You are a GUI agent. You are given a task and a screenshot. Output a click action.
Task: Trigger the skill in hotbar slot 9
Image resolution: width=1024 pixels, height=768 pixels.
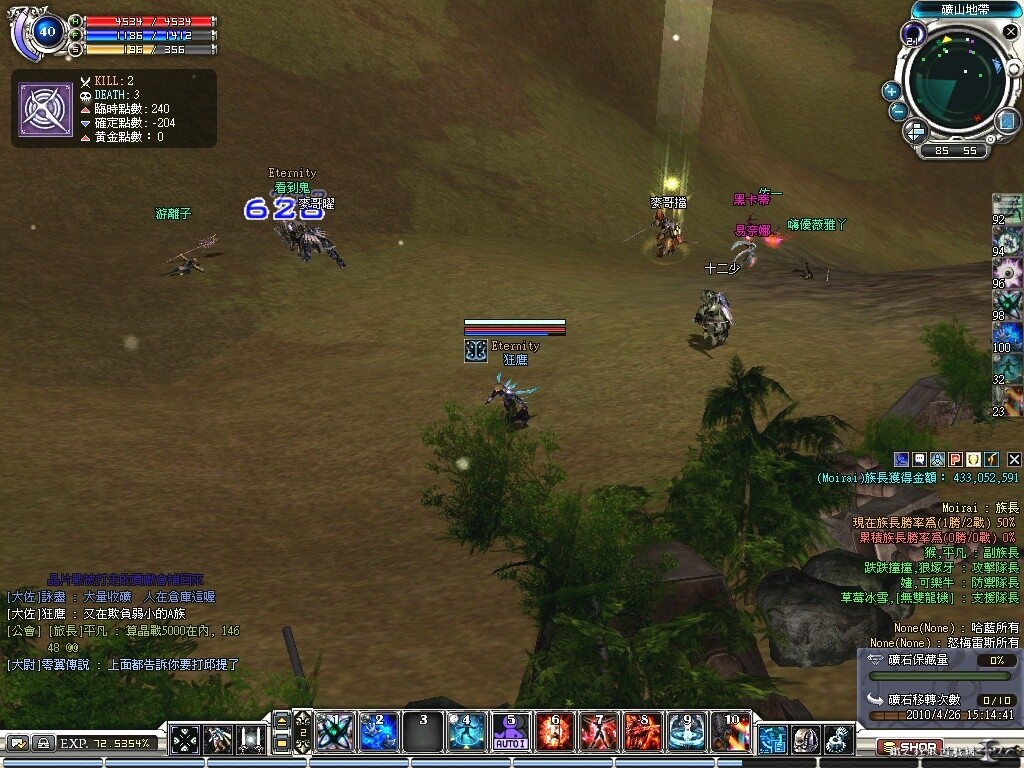687,732
